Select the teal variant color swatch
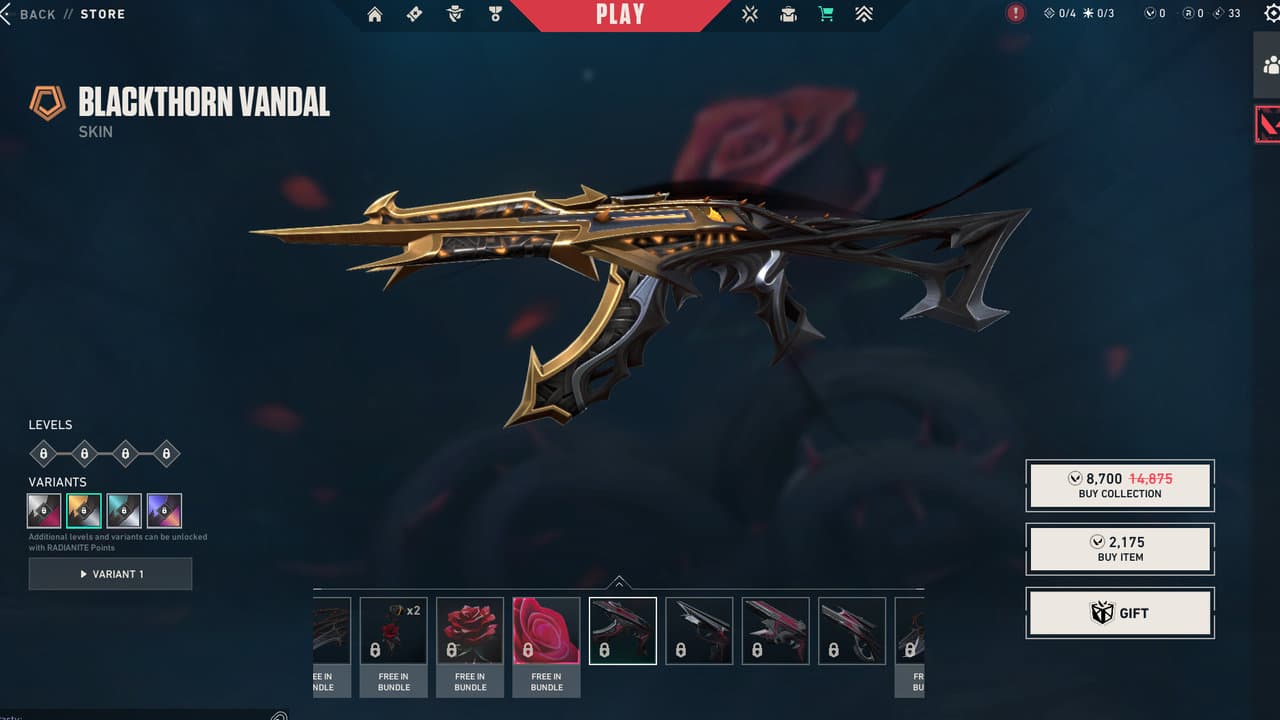Image resolution: width=1280 pixels, height=720 pixels. tap(124, 510)
